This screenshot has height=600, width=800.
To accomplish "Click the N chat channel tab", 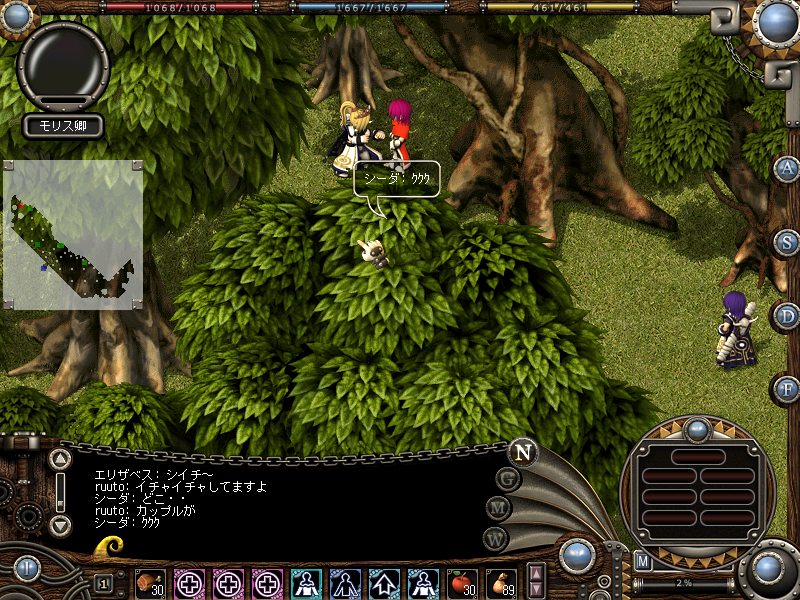I will [x=521, y=451].
